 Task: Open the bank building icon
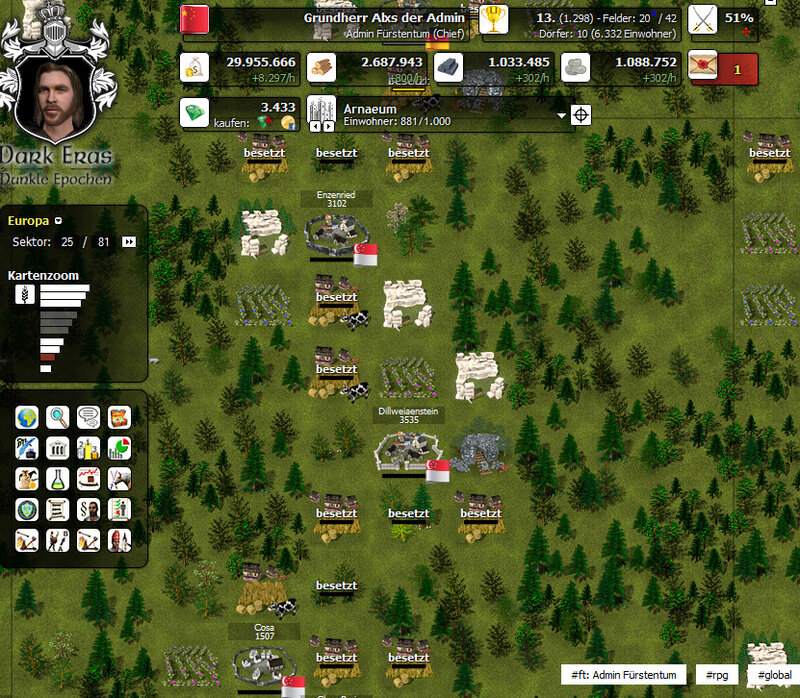tap(58, 448)
